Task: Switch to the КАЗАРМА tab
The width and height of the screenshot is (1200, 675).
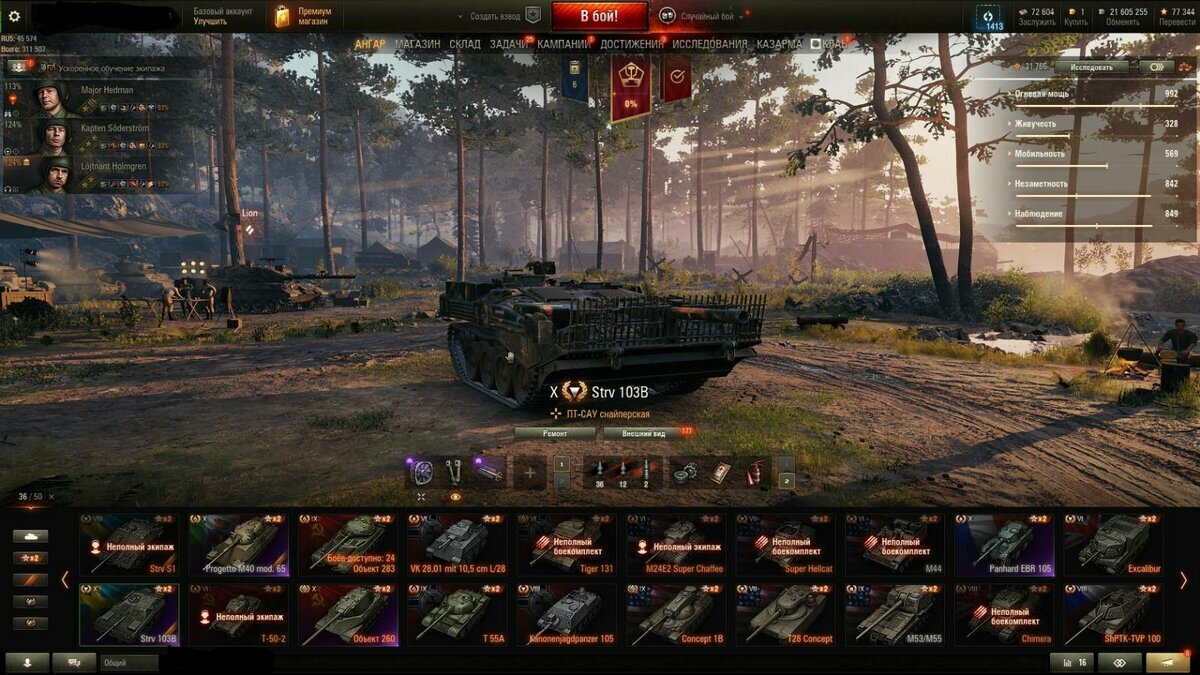Action: 779,44
